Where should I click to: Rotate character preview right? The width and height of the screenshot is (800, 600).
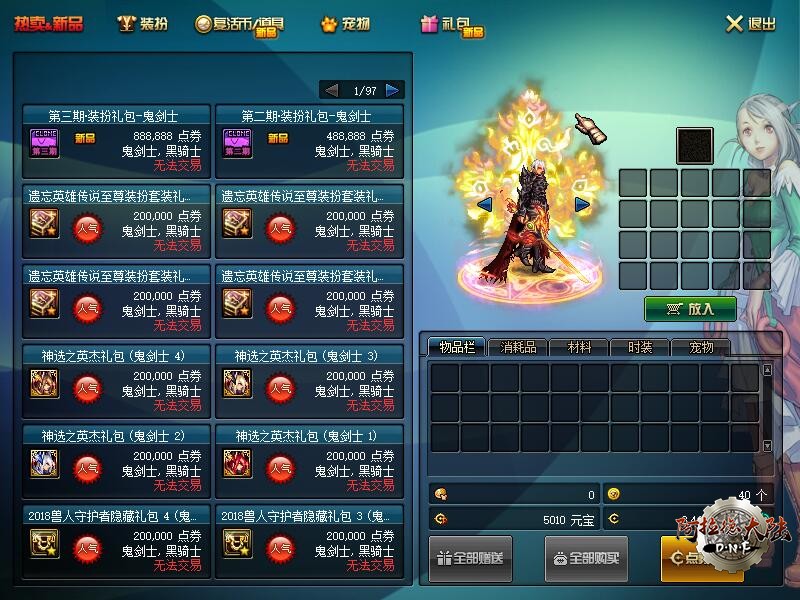(x=581, y=205)
